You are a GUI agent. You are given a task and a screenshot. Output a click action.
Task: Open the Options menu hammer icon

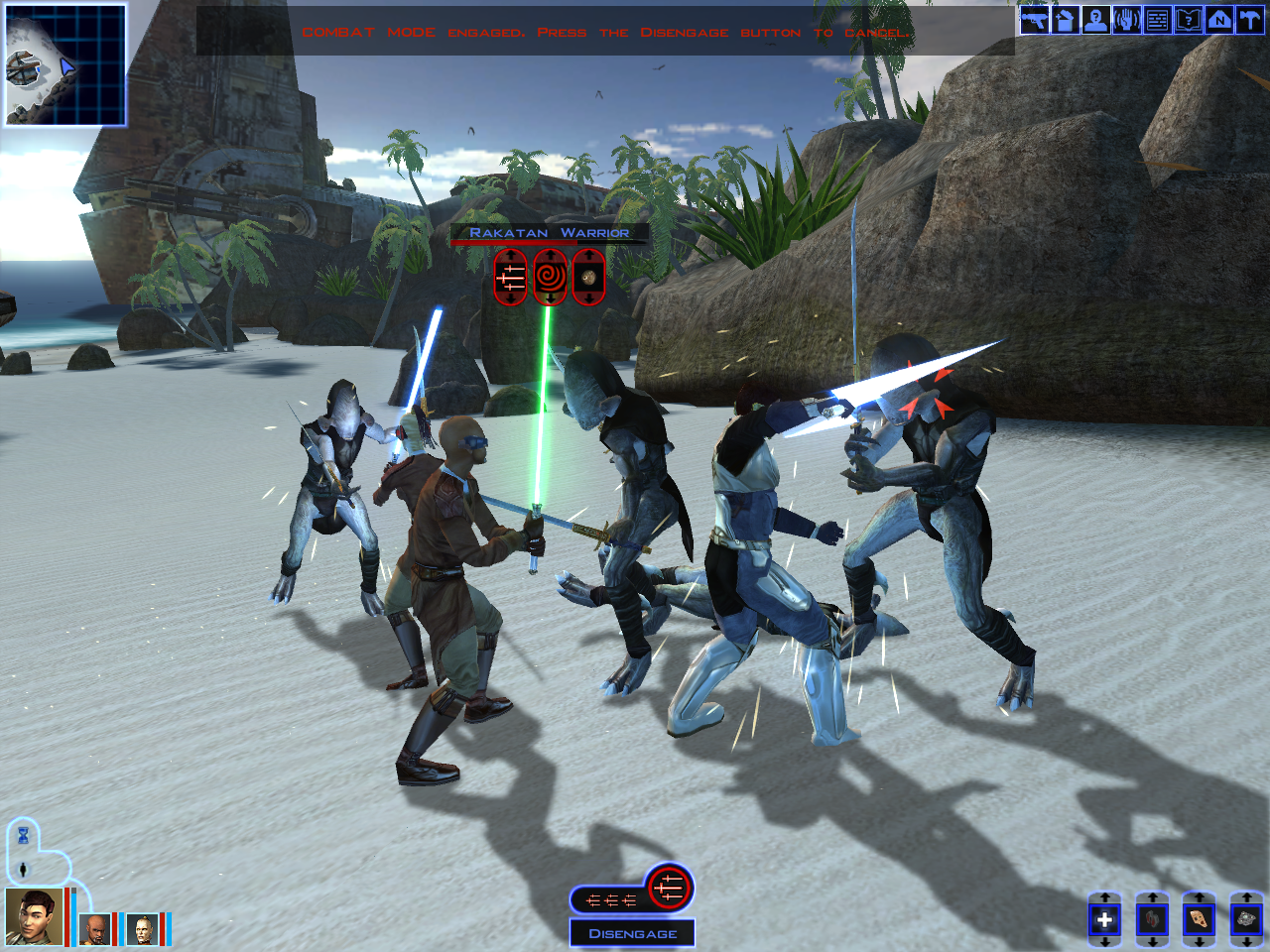1249,20
